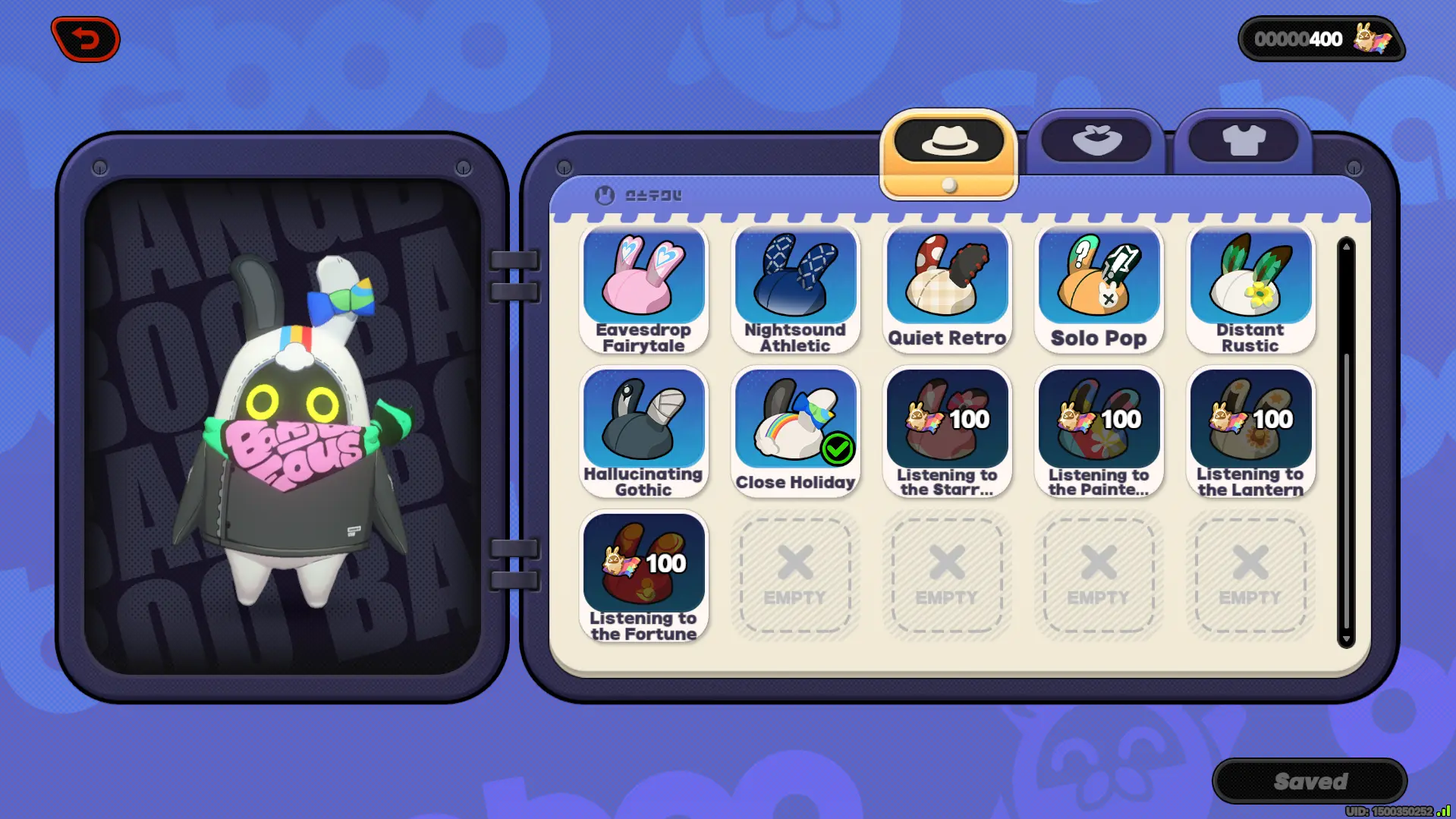Open the clock icon beside the category label
The image size is (1456, 819).
coord(603,195)
